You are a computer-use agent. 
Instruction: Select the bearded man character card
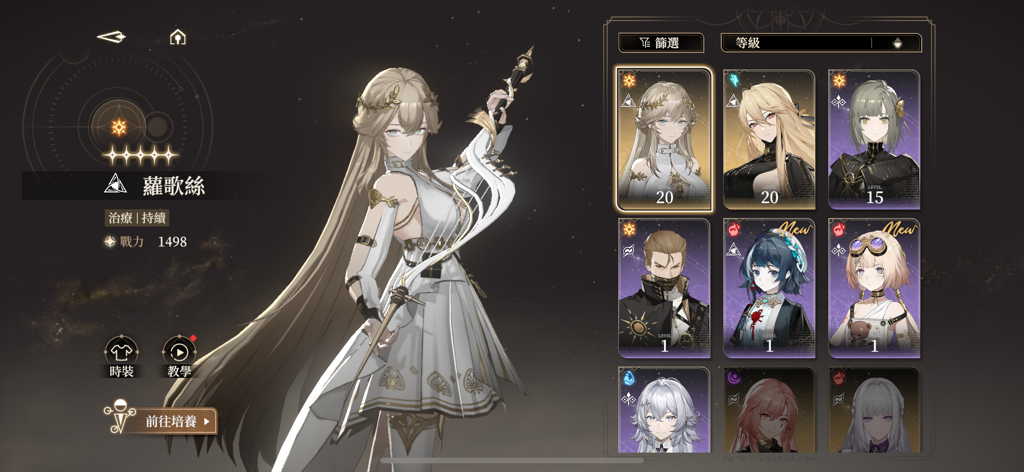click(664, 287)
